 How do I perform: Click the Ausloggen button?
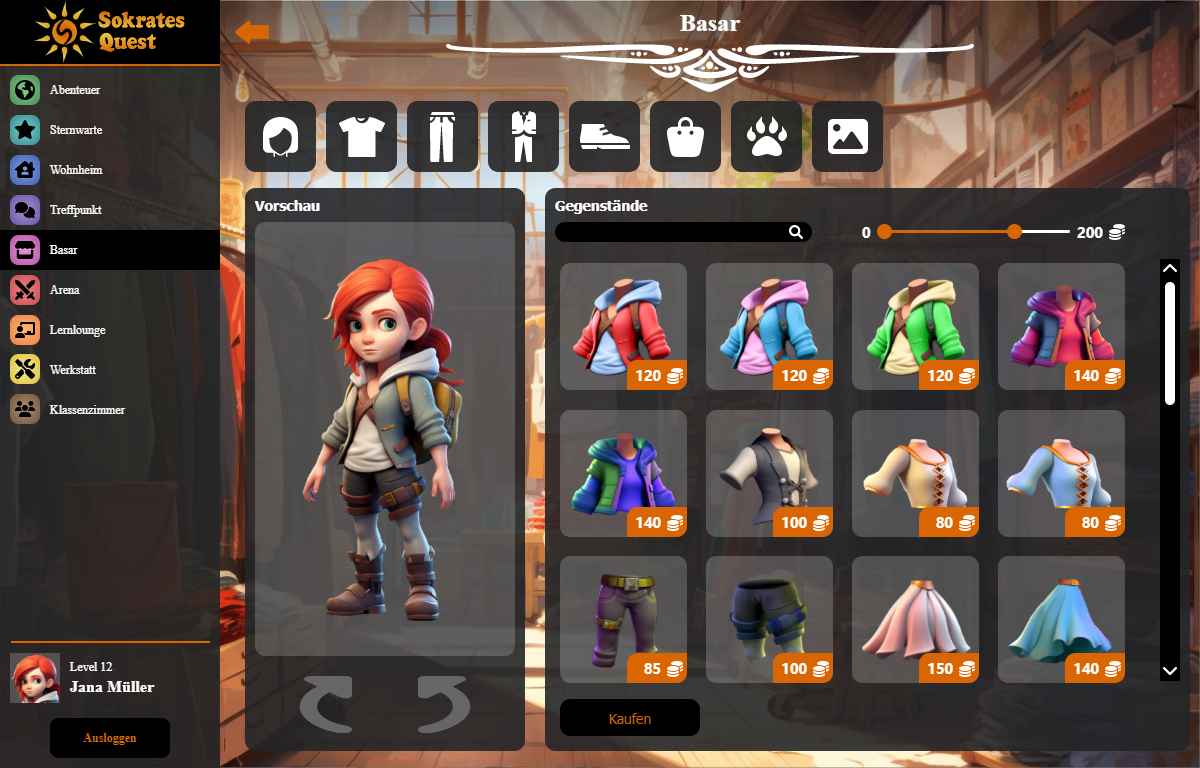(110, 738)
